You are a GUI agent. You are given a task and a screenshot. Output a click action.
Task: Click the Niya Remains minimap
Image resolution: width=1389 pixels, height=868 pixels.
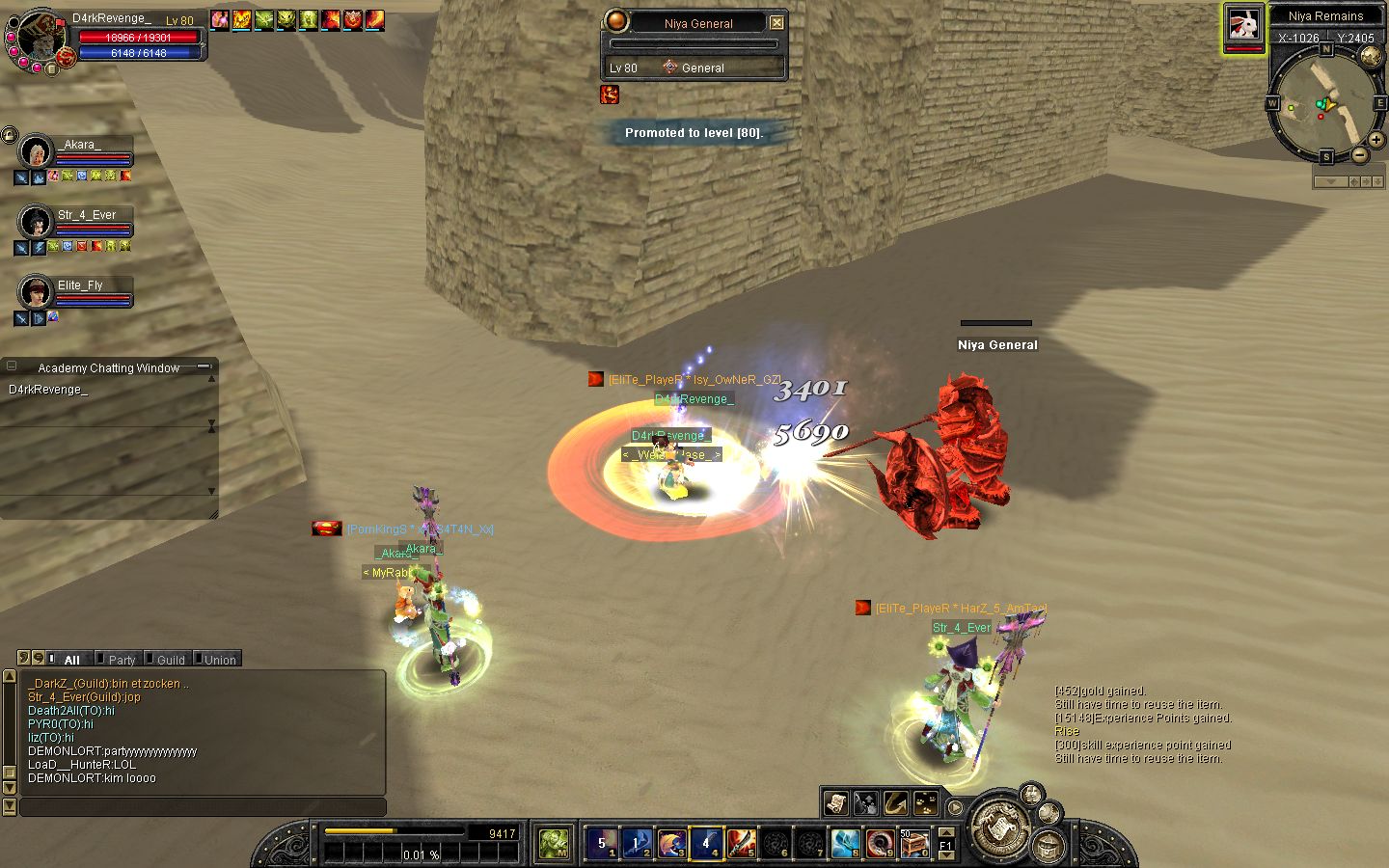[1324, 103]
